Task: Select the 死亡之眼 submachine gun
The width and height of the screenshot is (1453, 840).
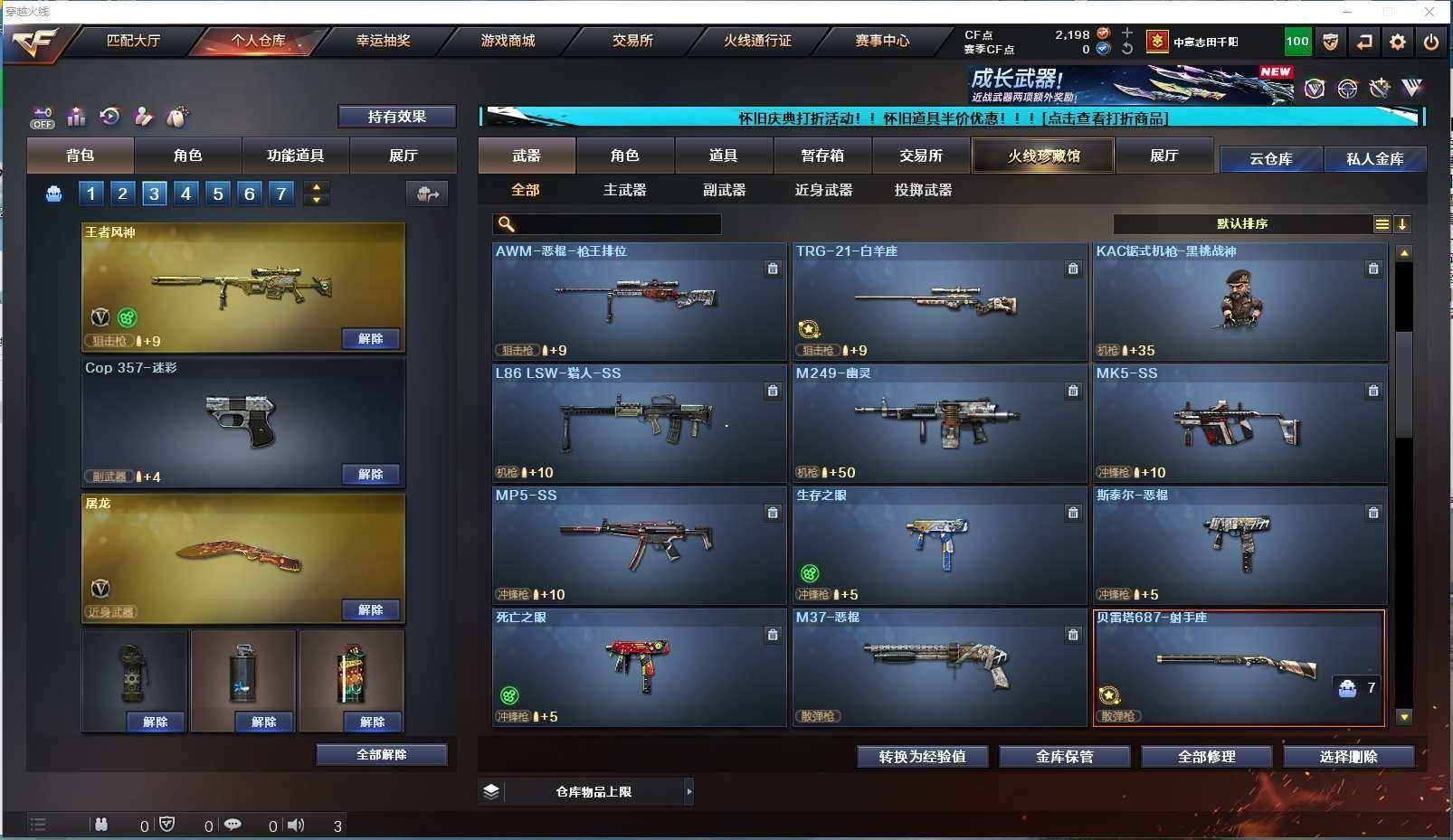Action: 639,666
